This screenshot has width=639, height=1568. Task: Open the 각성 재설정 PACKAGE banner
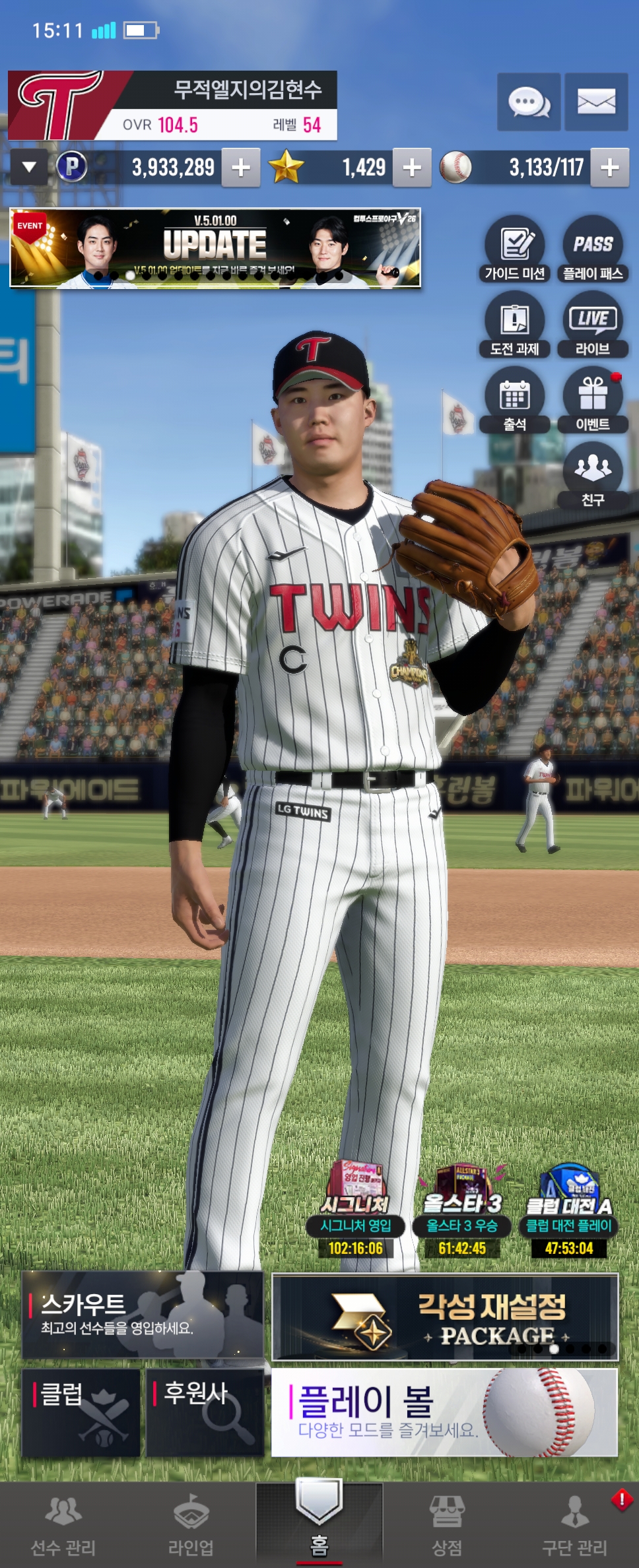pyautogui.click(x=445, y=1317)
